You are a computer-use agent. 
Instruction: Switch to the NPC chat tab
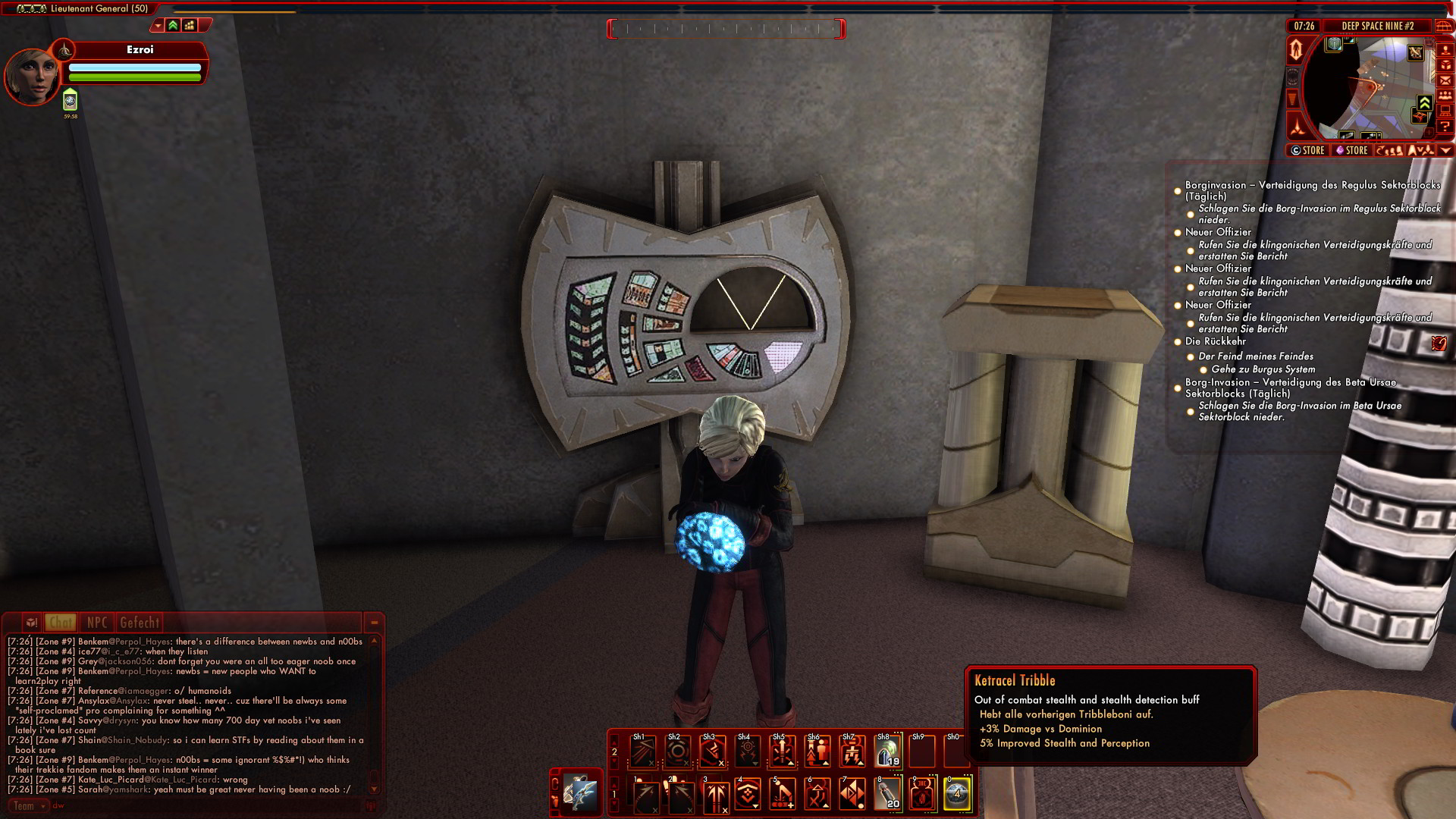click(x=97, y=623)
